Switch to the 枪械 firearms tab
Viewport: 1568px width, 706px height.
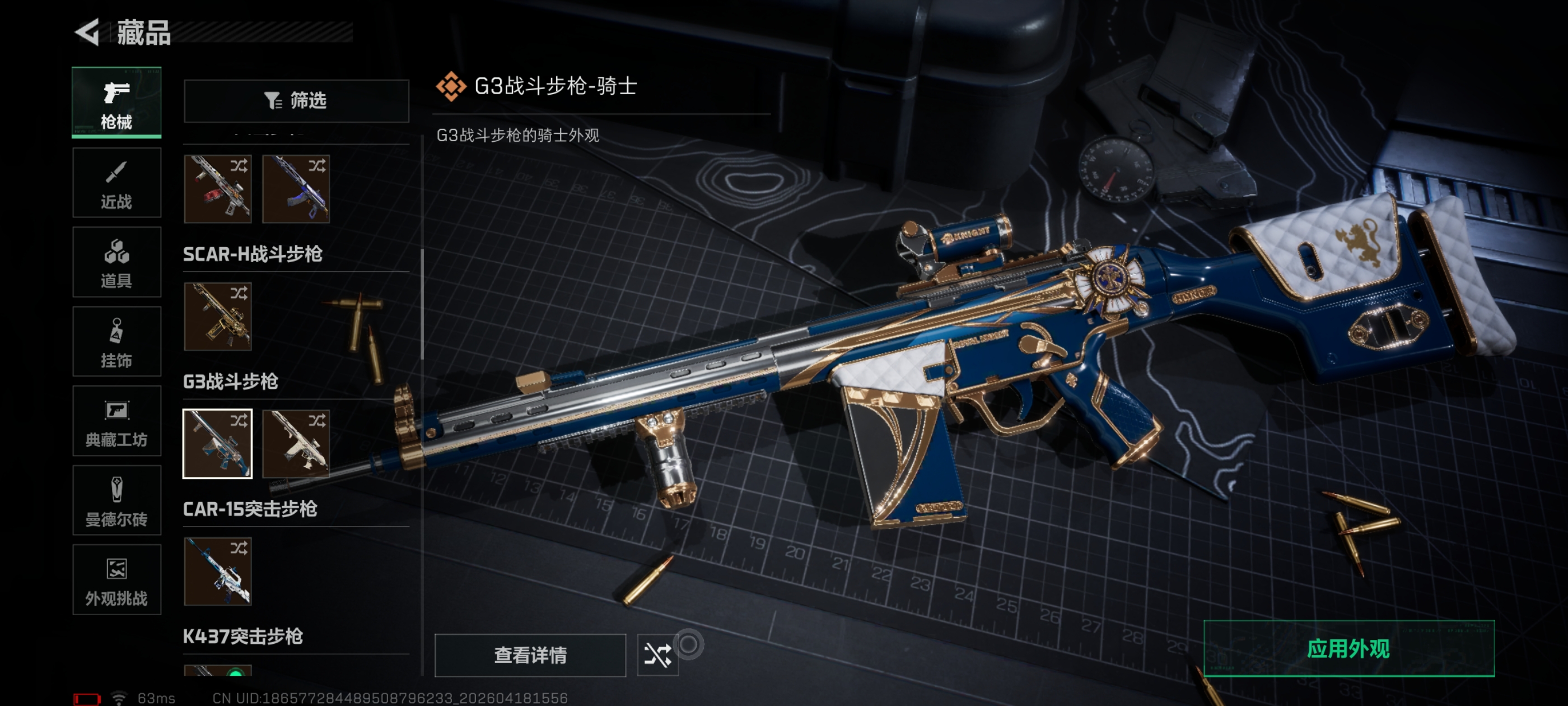116,103
